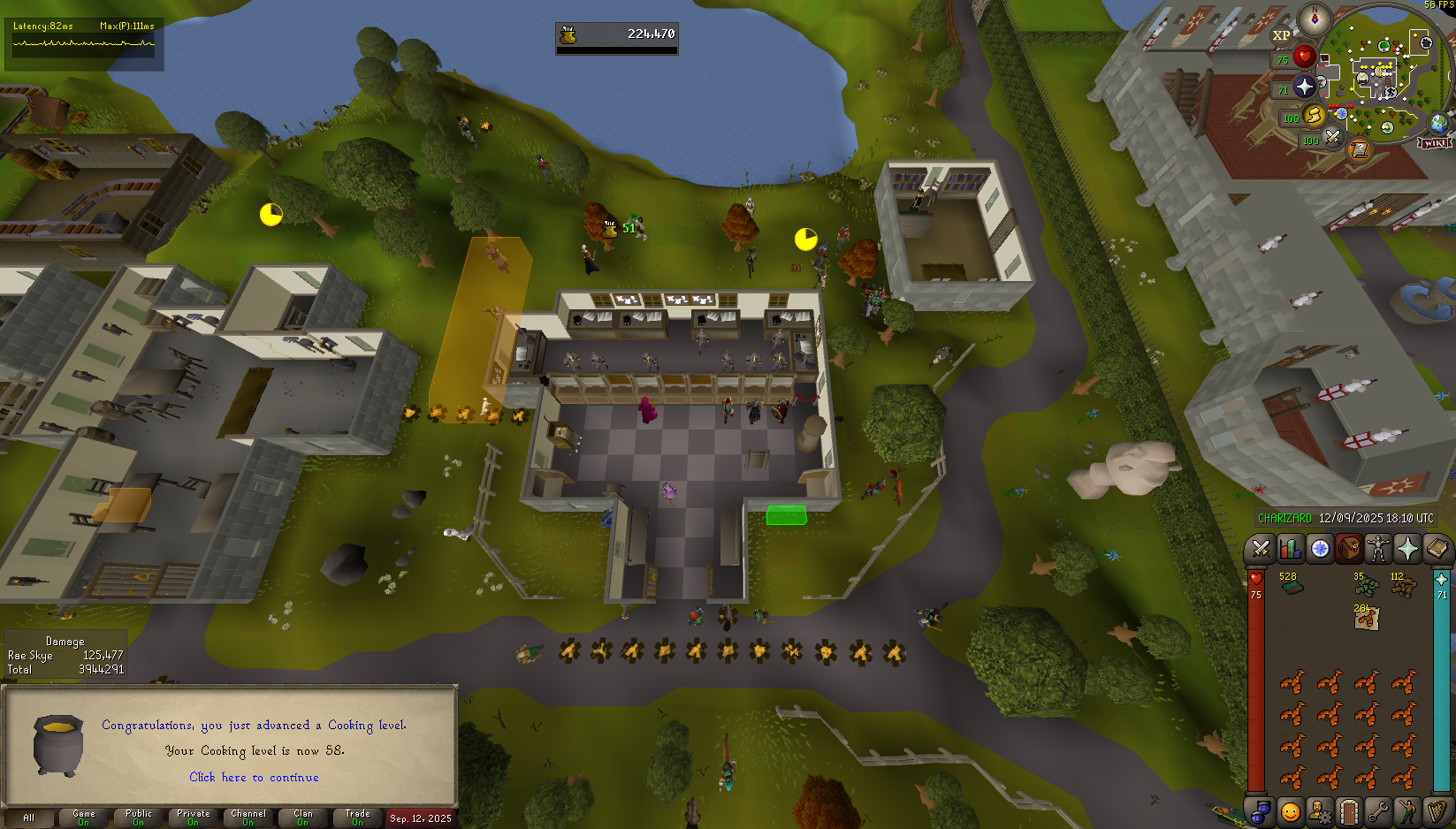The height and width of the screenshot is (829, 1456).
Task: Open the Settings wrench tab
Action: pyautogui.click(x=1377, y=810)
